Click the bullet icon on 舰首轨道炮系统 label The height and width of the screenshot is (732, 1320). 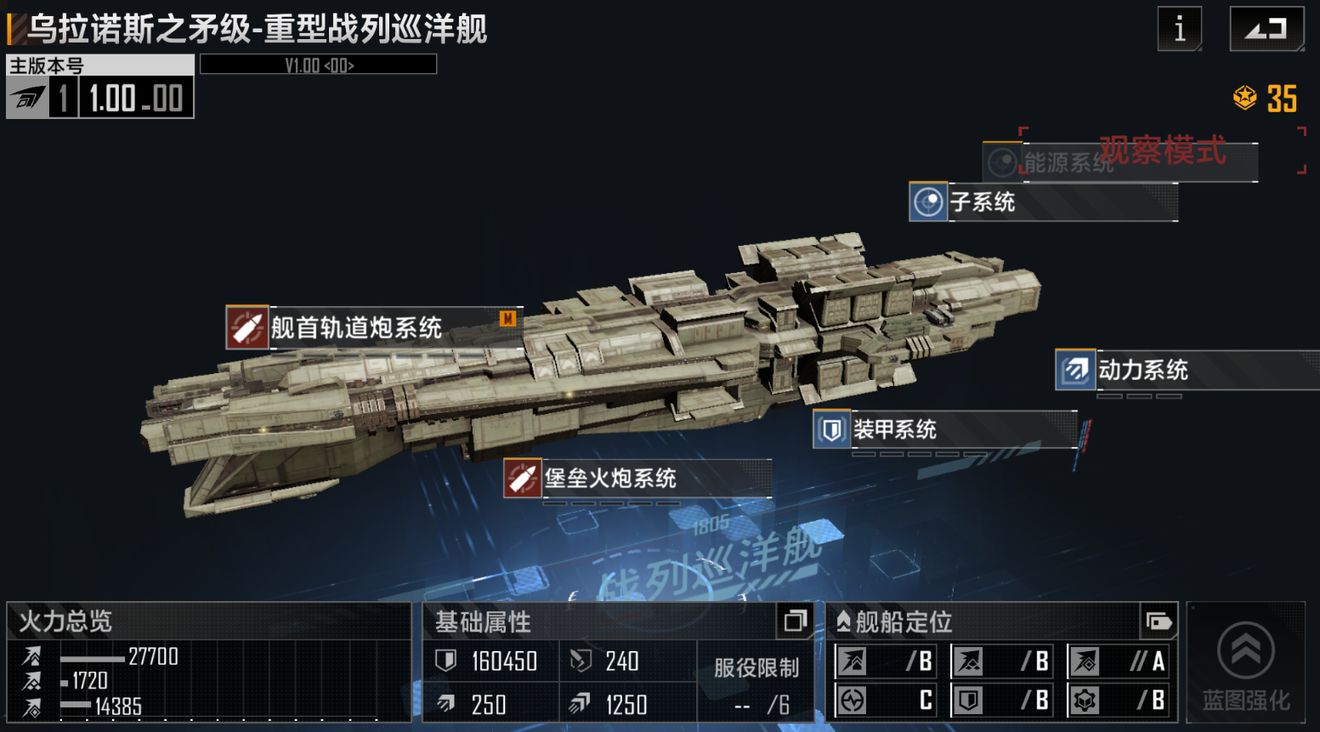(245, 323)
